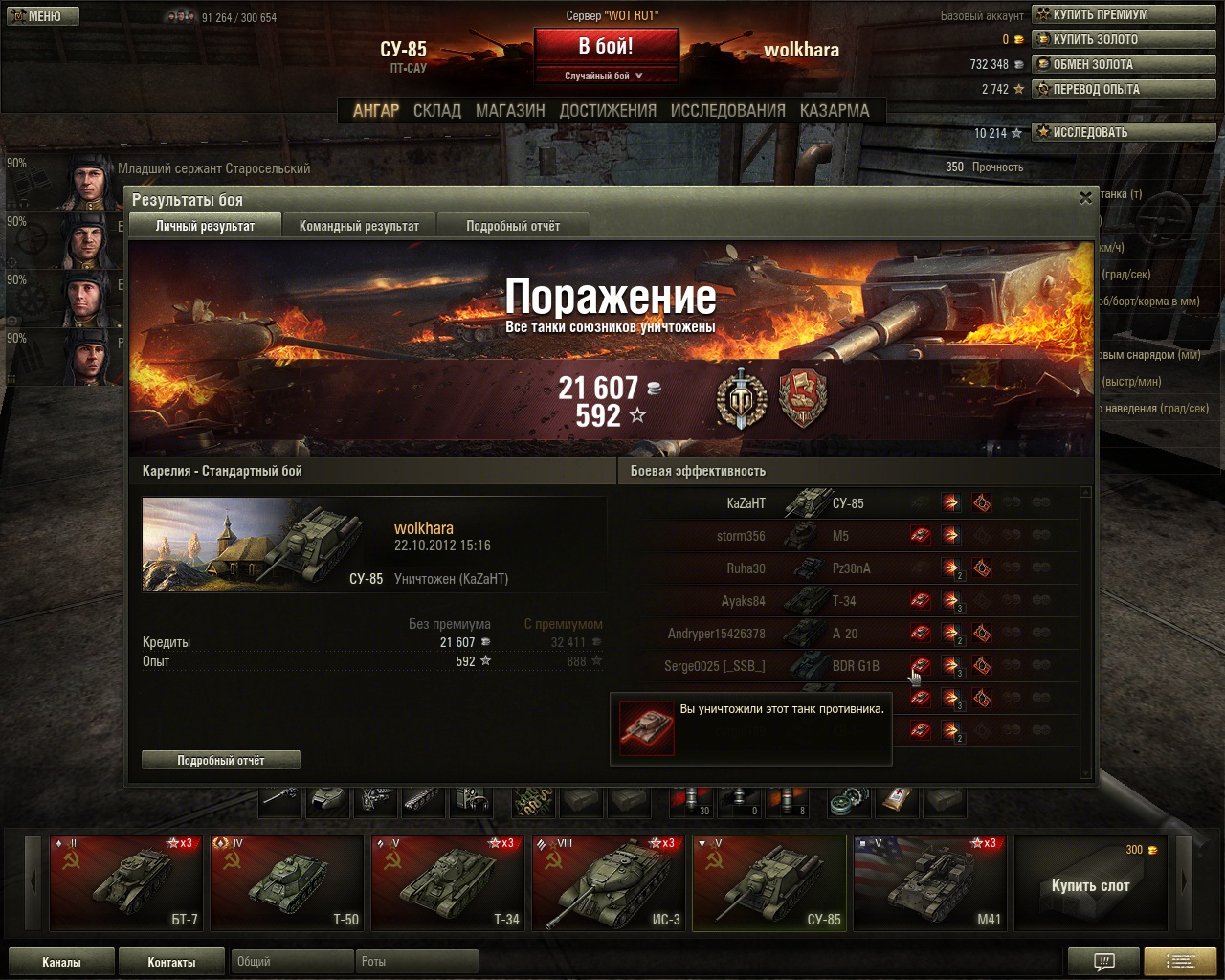Close the Результаты боя window
Viewport: 1225px width, 980px height.
click(1085, 198)
